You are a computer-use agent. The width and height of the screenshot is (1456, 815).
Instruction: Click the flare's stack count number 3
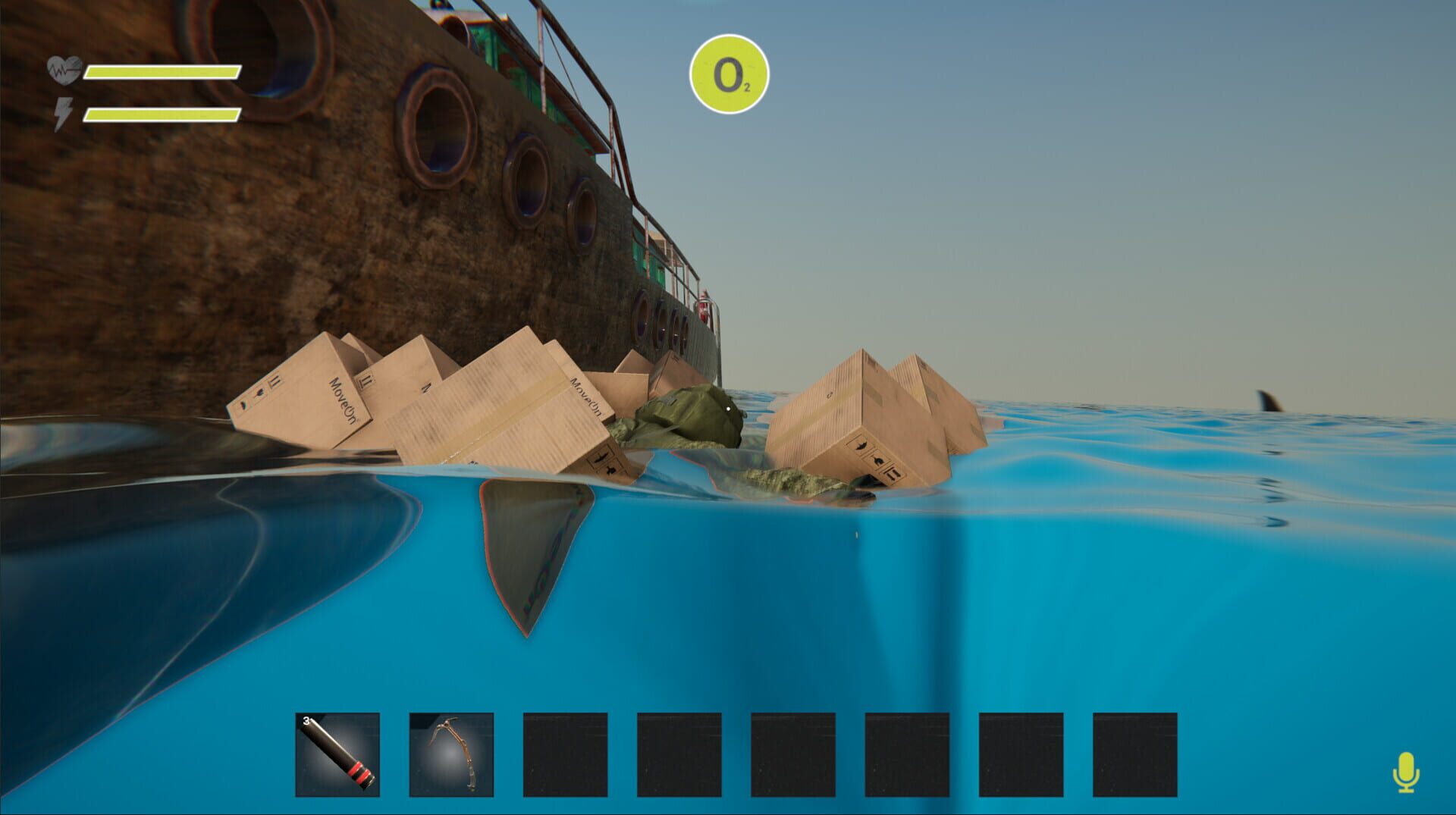306,722
